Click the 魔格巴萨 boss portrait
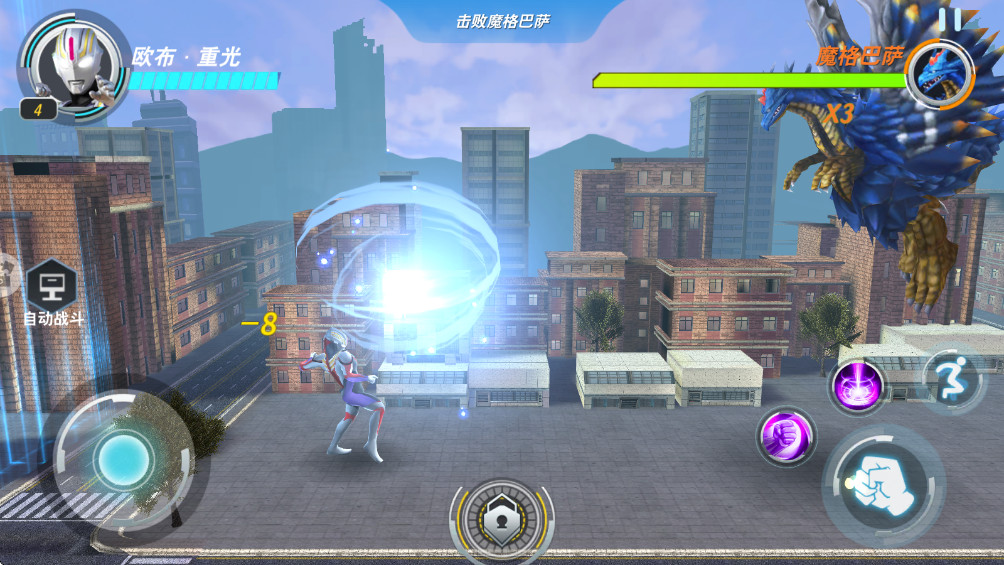The image size is (1004, 565). click(x=939, y=75)
